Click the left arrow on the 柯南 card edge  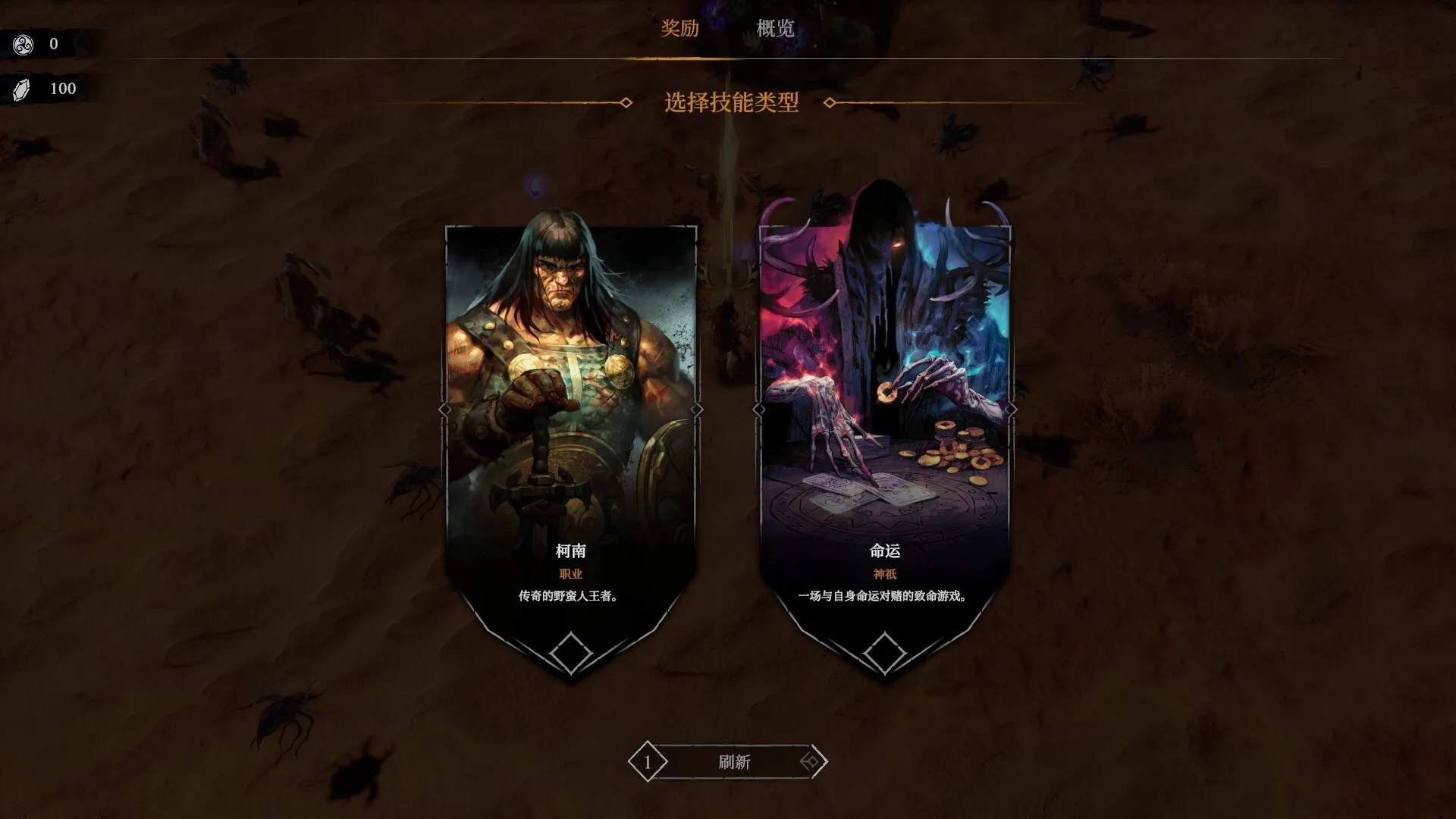click(x=446, y=409)
